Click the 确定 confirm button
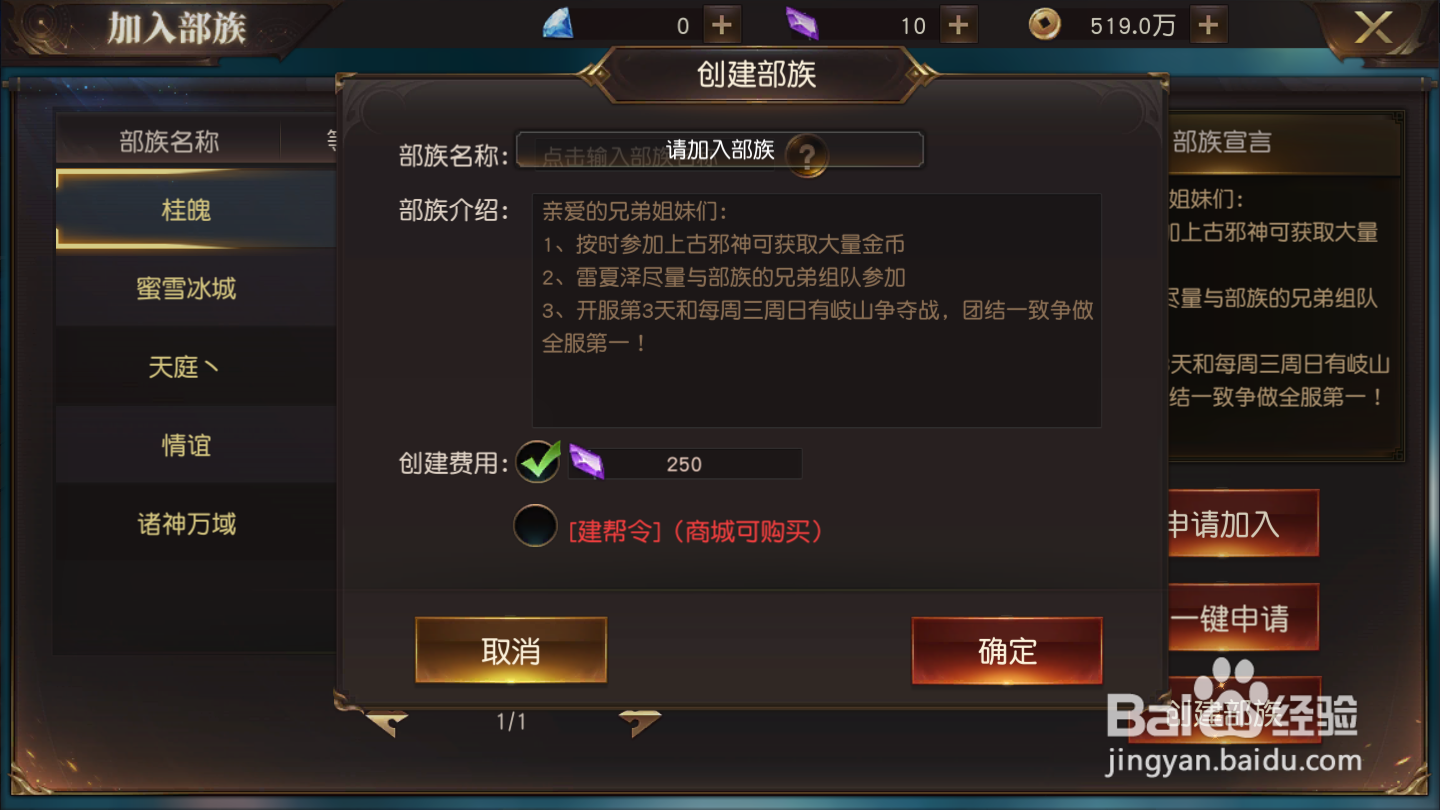The width and height of the screenshot is (1440, 810). [1007, 650]
